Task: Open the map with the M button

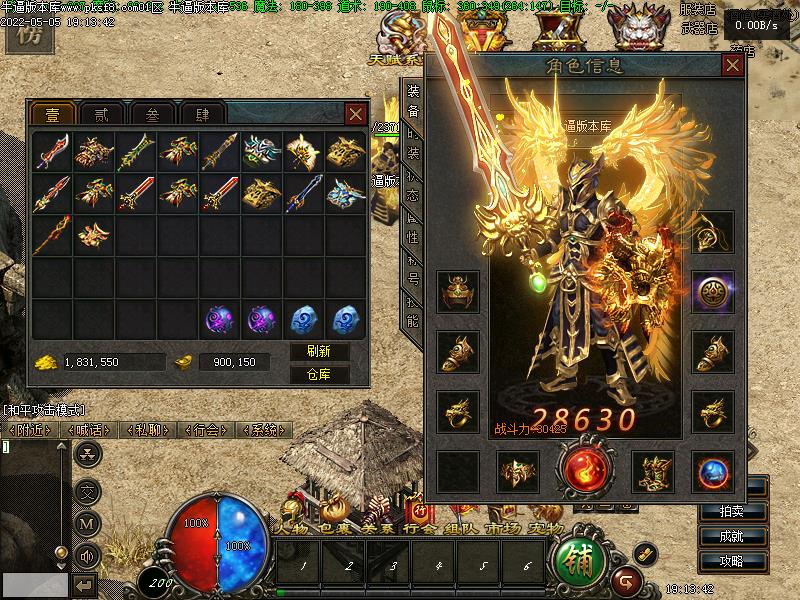Action: coord(88,522)
